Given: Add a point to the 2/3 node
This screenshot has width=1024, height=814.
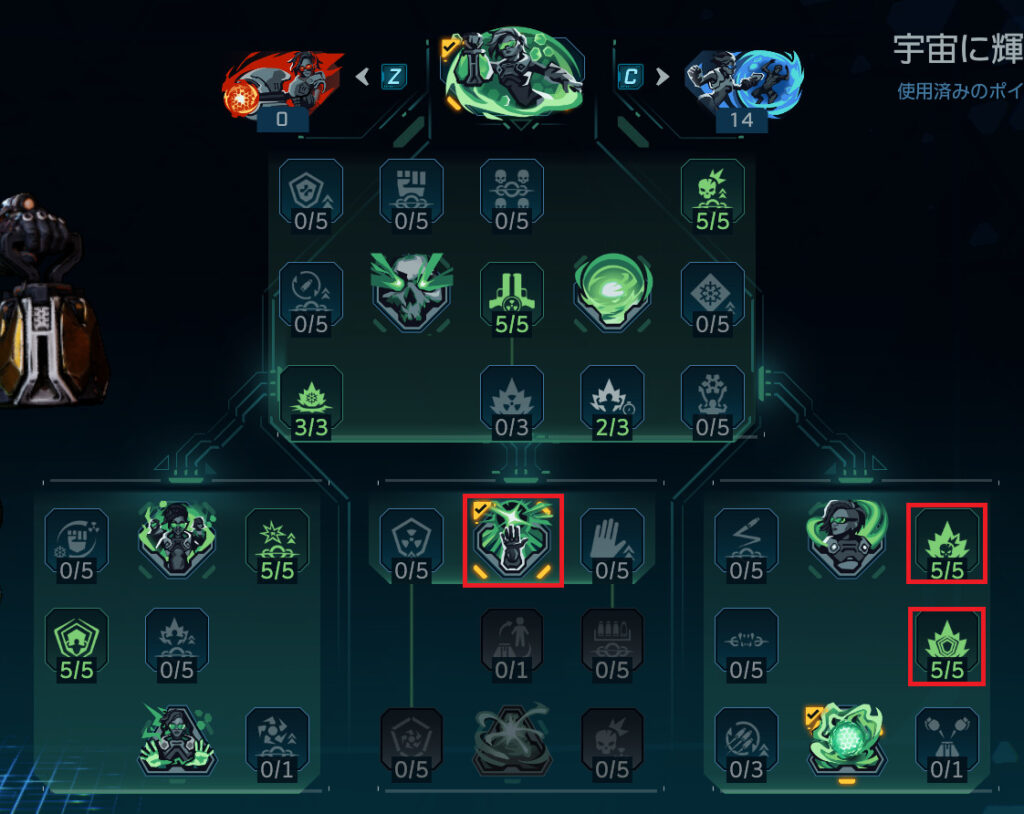Looking at the screenshot, I should pyautogui.click(x=612, y=399).
